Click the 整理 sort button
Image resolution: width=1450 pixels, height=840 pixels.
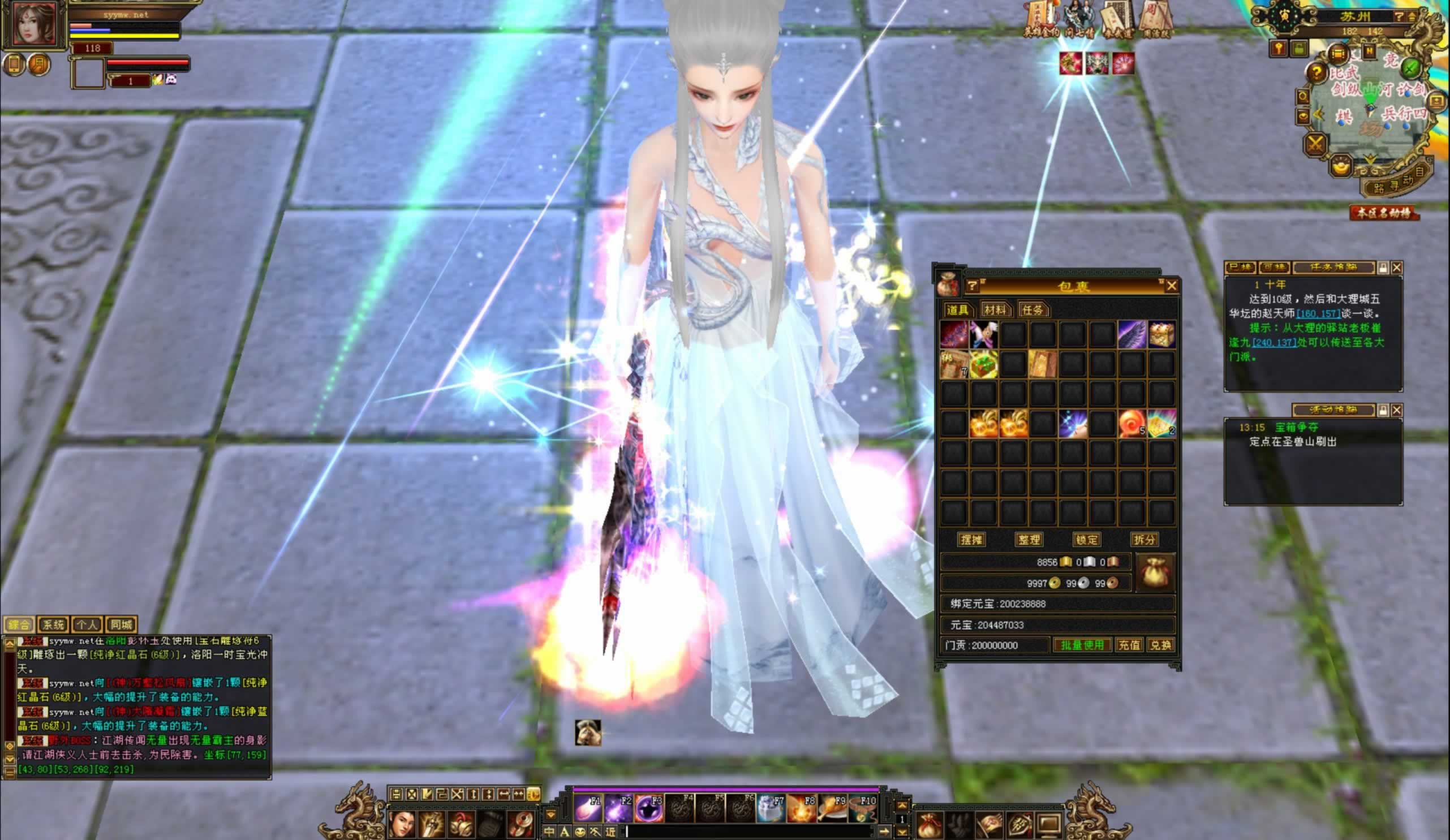[1029, 540]
